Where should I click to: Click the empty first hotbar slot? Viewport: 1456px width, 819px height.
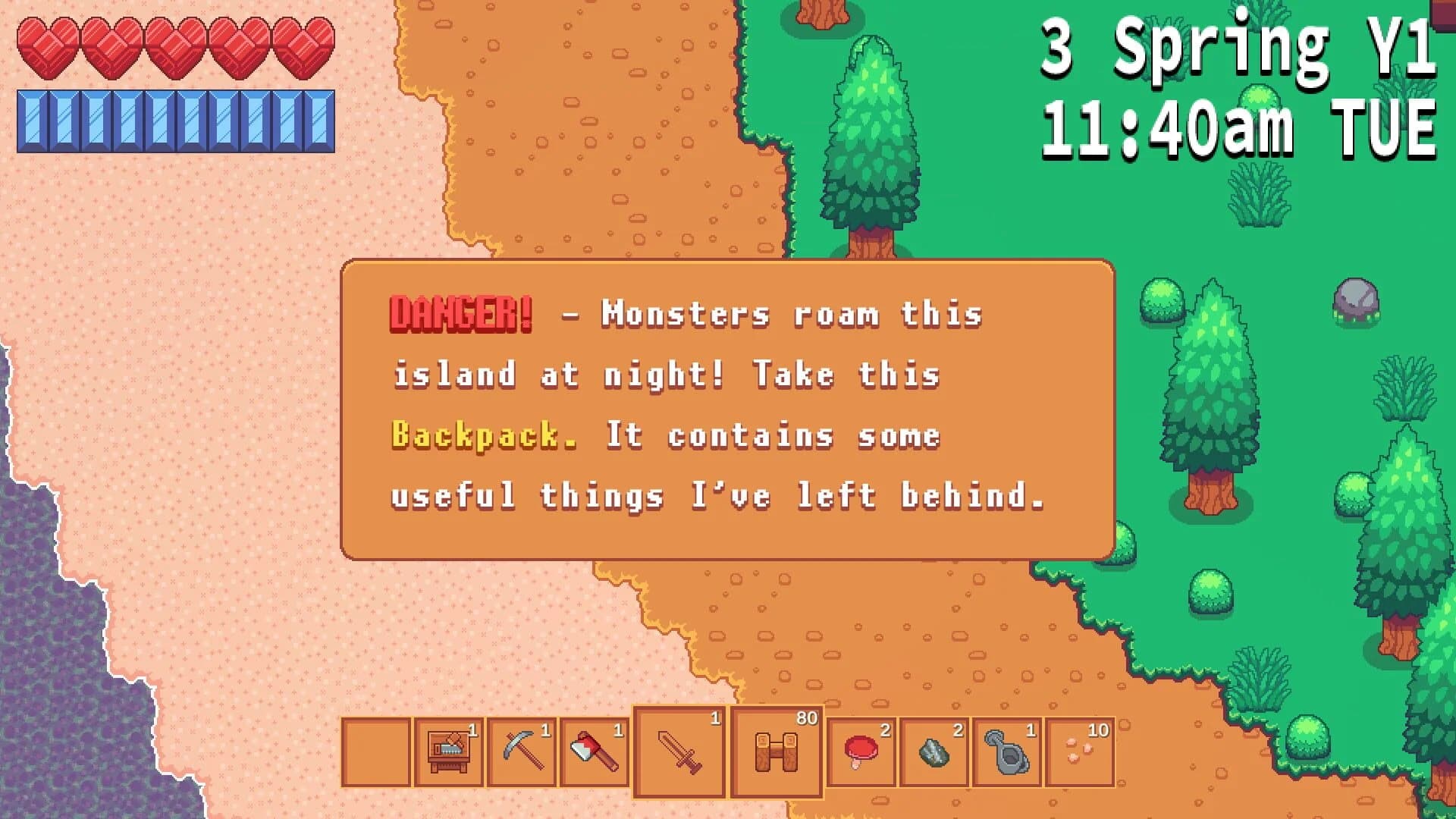pyautogui.click(x=376, y=752)
